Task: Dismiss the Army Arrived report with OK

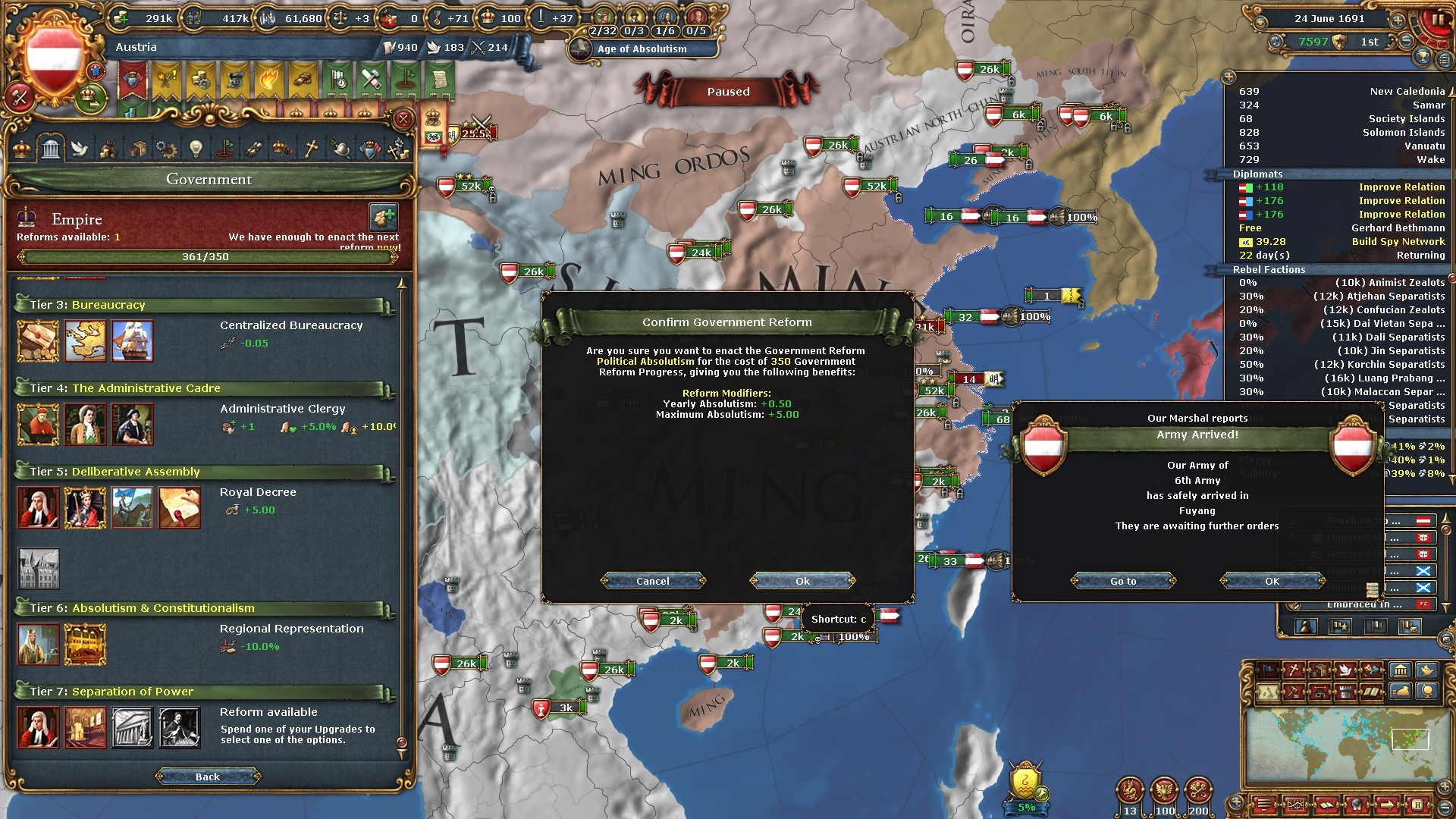Action: [x=1272, y=581]
